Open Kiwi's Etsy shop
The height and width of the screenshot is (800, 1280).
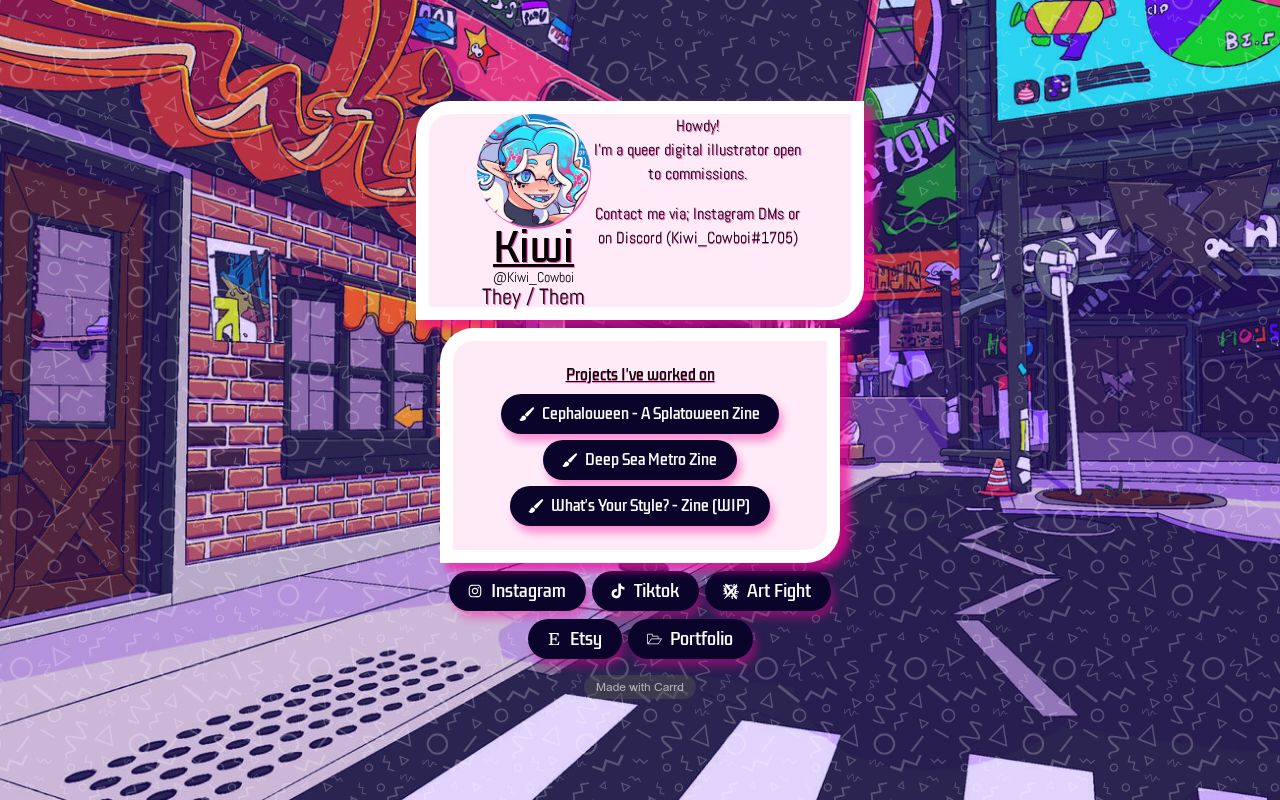(x=575, y=639)
